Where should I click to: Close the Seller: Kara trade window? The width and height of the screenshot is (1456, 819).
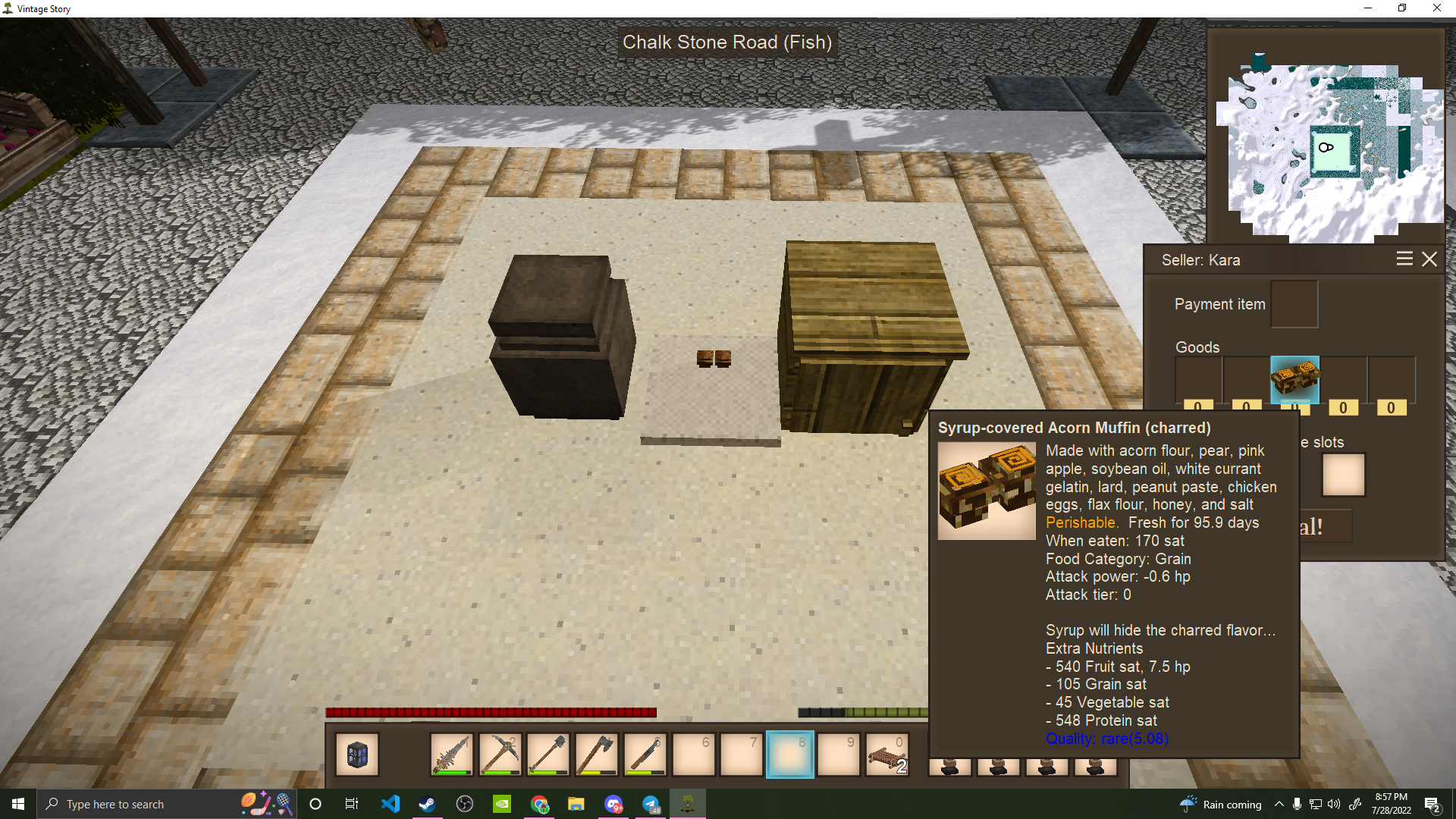point(1429,259)
